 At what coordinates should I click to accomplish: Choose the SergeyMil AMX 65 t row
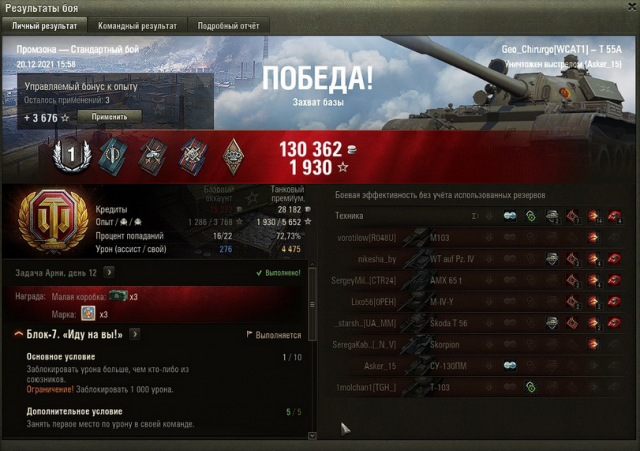[x=470, y=281]
